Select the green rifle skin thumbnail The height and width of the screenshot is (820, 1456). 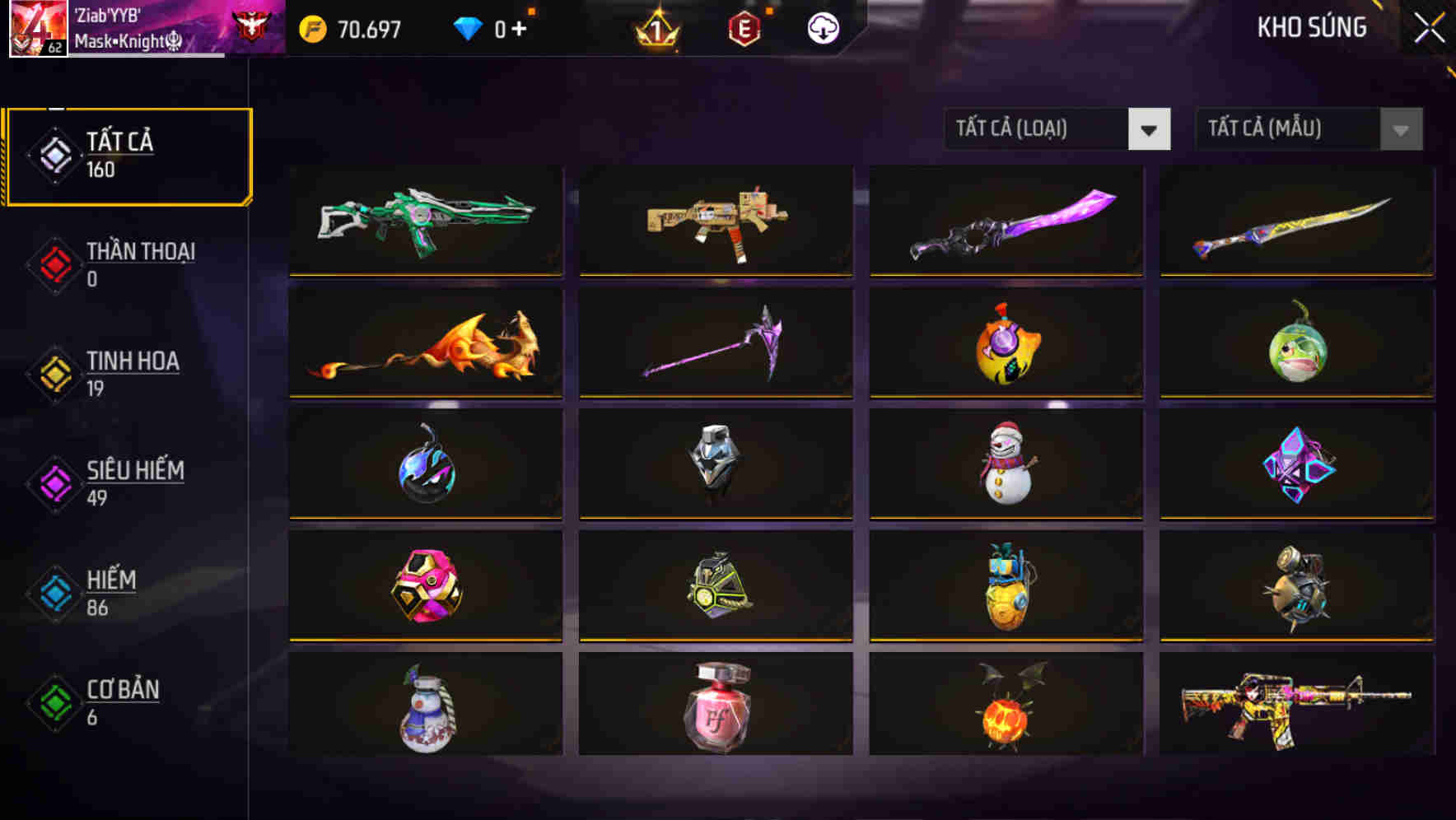point(425,221)
